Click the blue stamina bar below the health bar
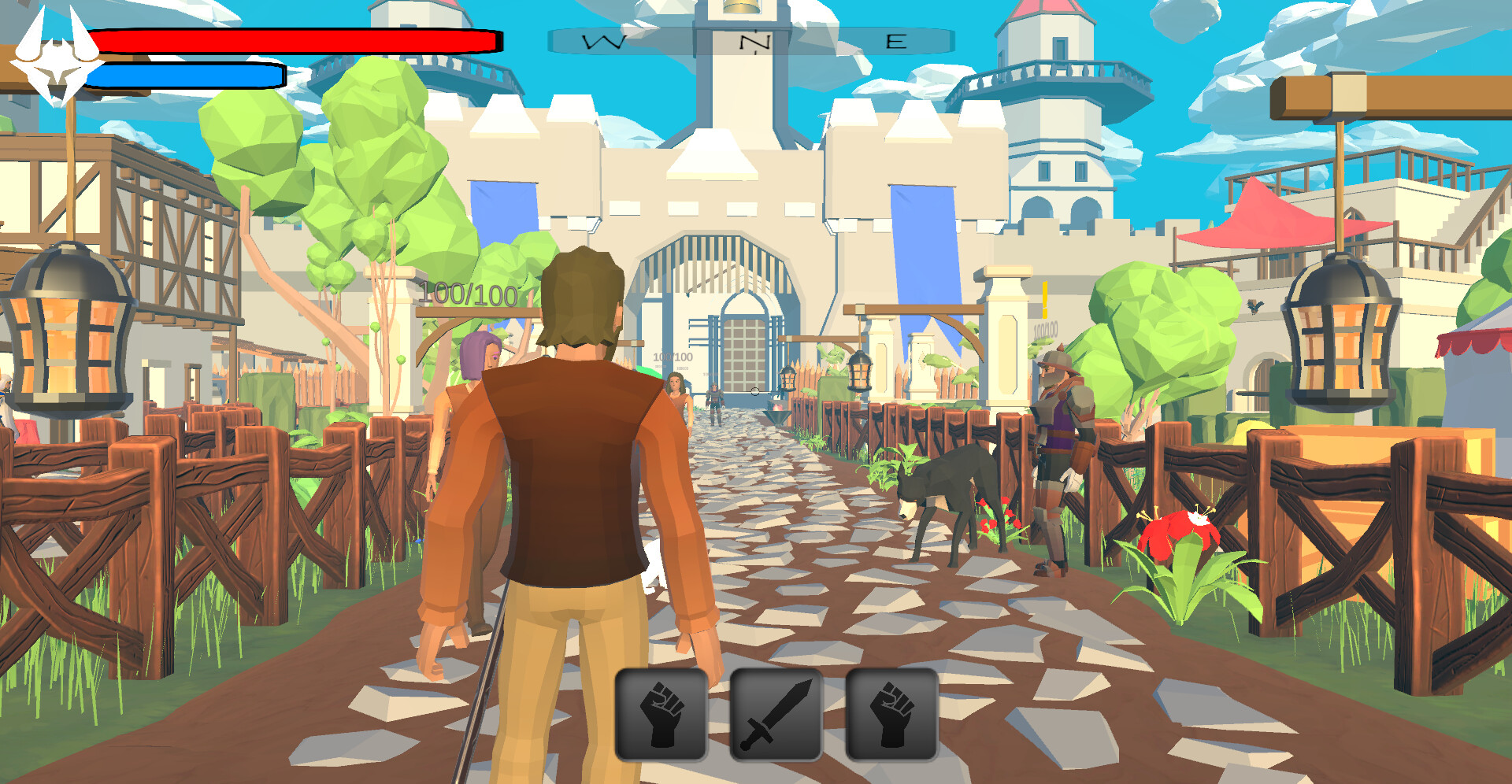Screen dimensions: 1512x784 click(x=189, y=73)
